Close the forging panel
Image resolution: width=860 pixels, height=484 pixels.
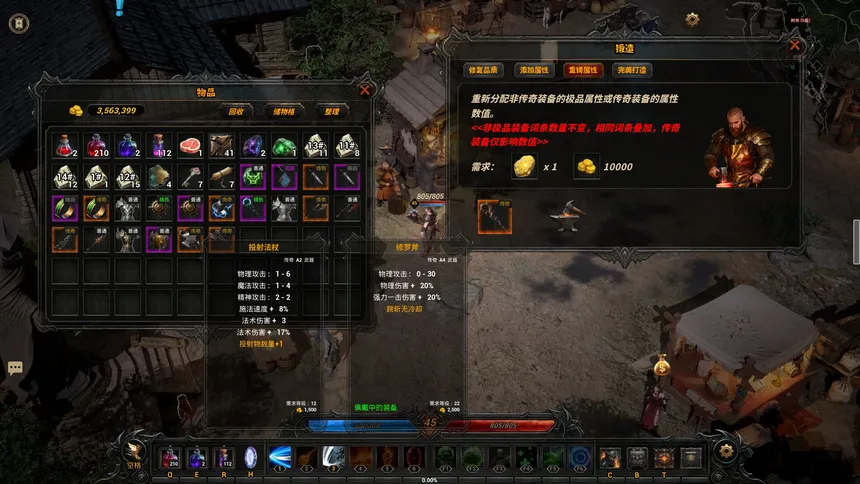pyautogui.click(x=795, y=45)
